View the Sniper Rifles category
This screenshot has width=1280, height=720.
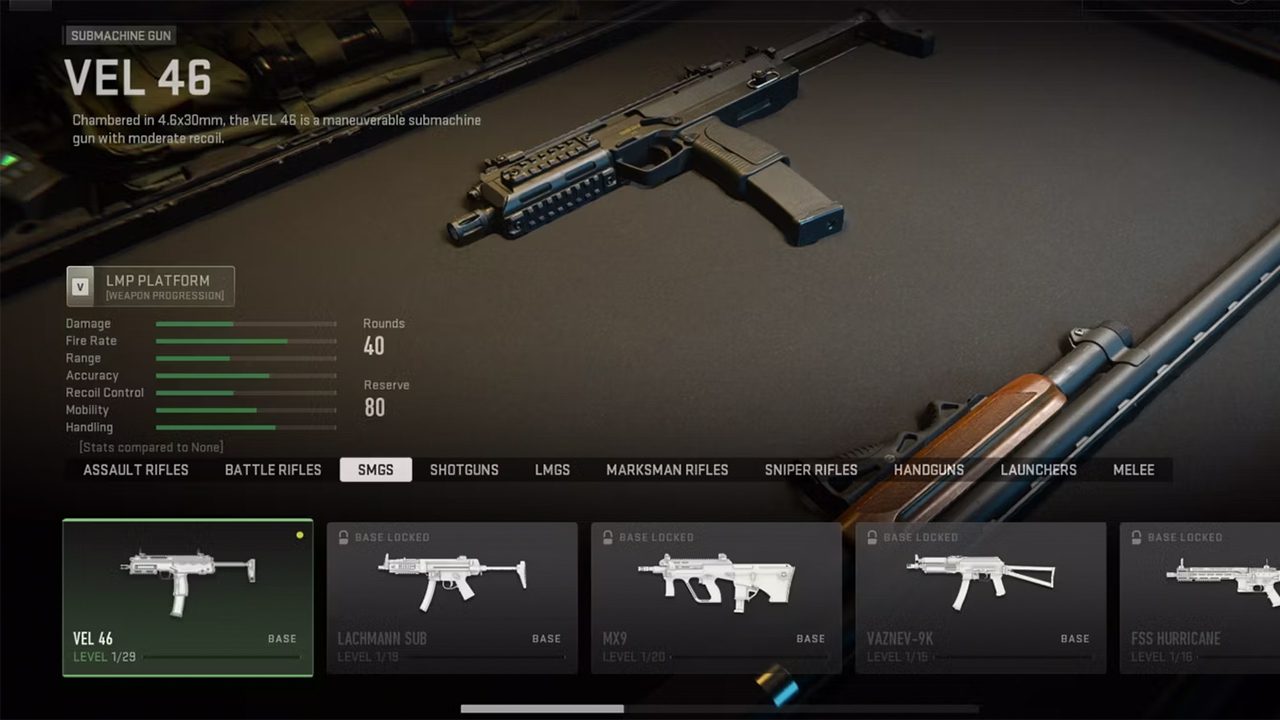pos(811,470)
